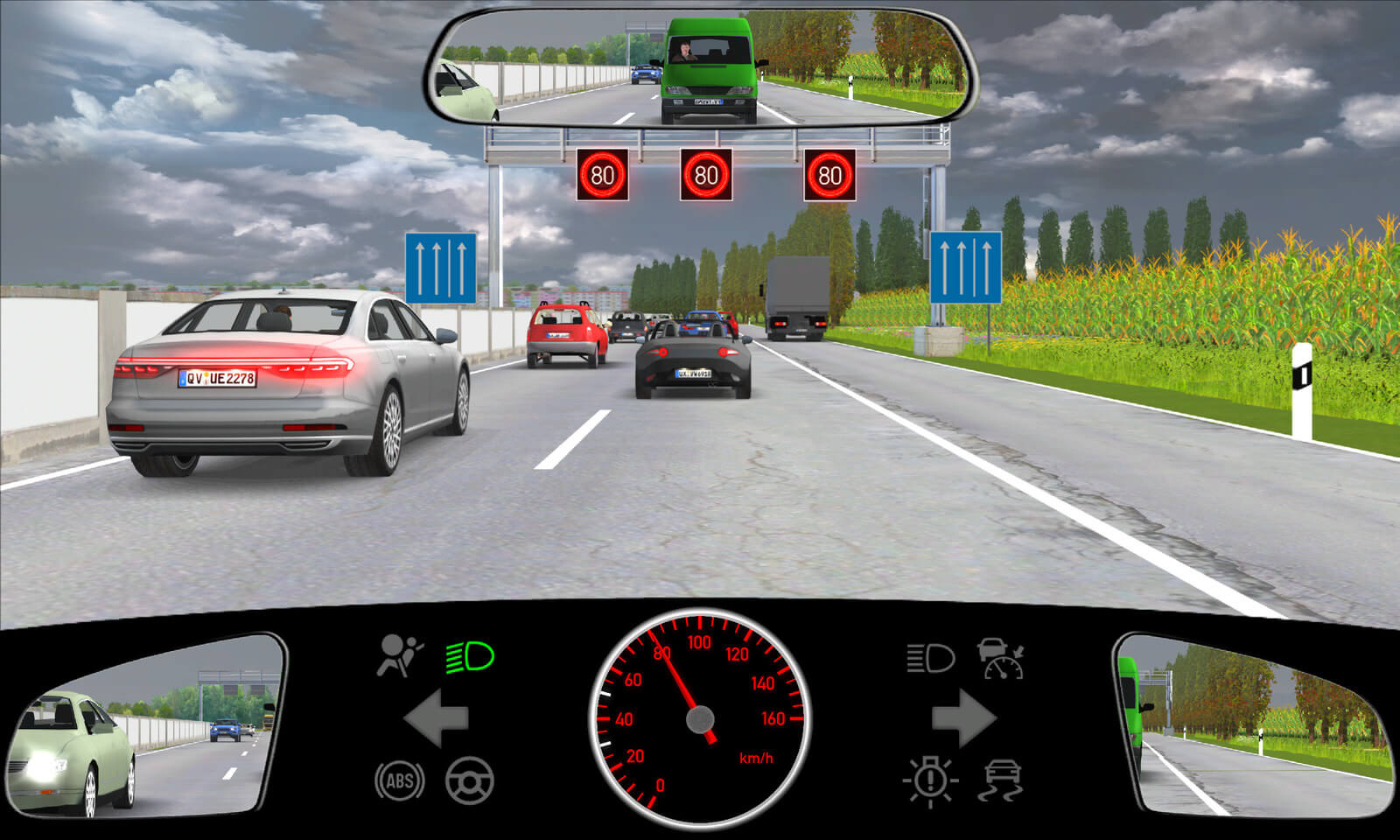Click the steering wheel warning icon

pos(470,780)
